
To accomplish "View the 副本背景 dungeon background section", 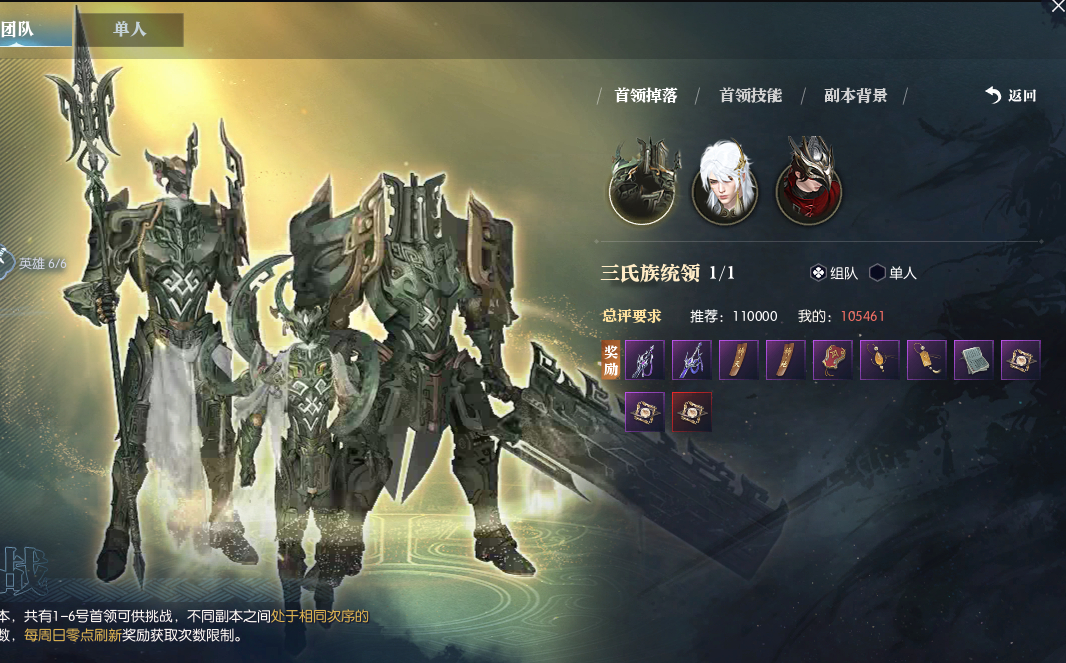I will (855, 96).
